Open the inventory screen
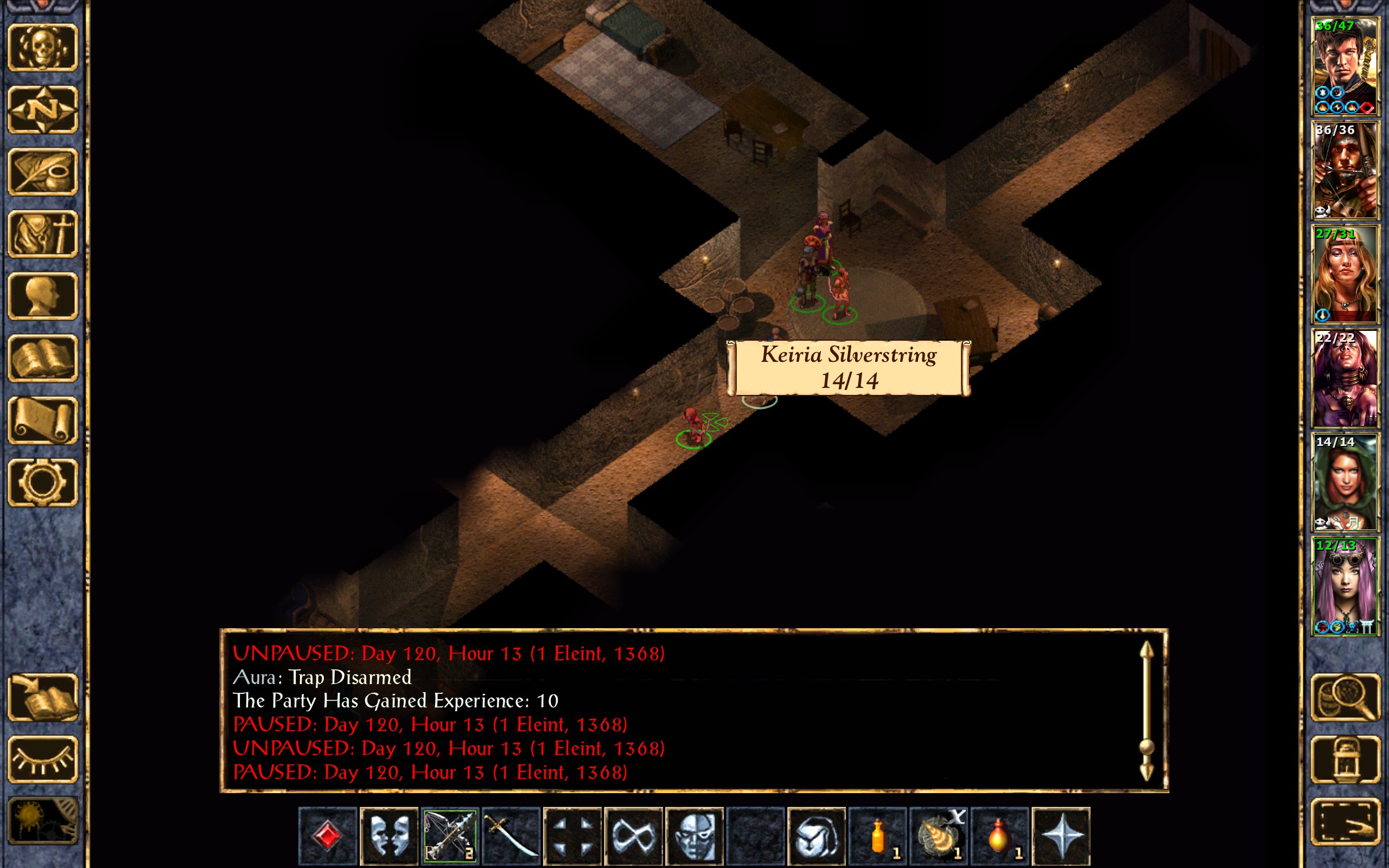This screenshot has height=868, width=1389. (x=43, y=234)
